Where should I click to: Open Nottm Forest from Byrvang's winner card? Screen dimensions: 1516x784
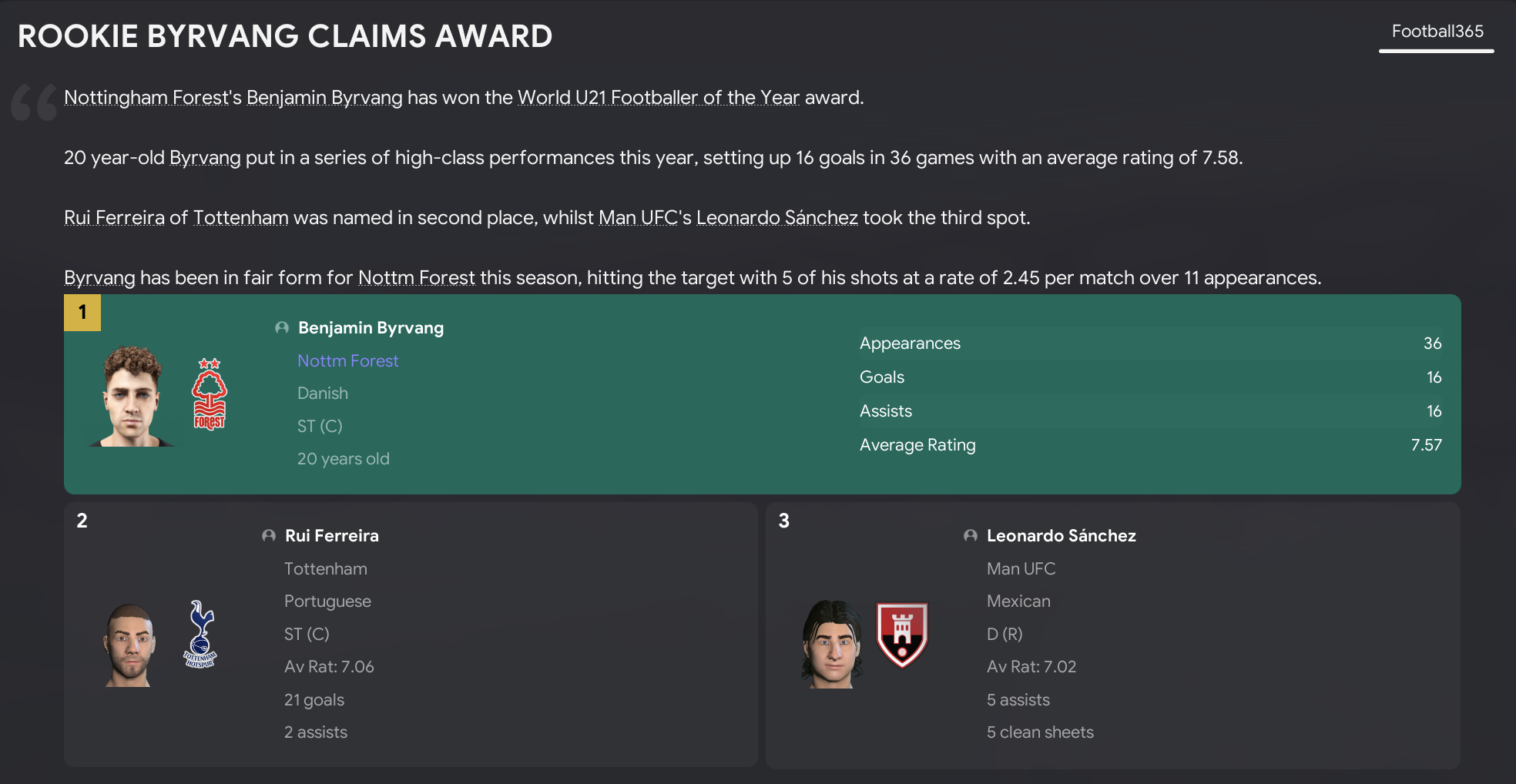(347, 360)
